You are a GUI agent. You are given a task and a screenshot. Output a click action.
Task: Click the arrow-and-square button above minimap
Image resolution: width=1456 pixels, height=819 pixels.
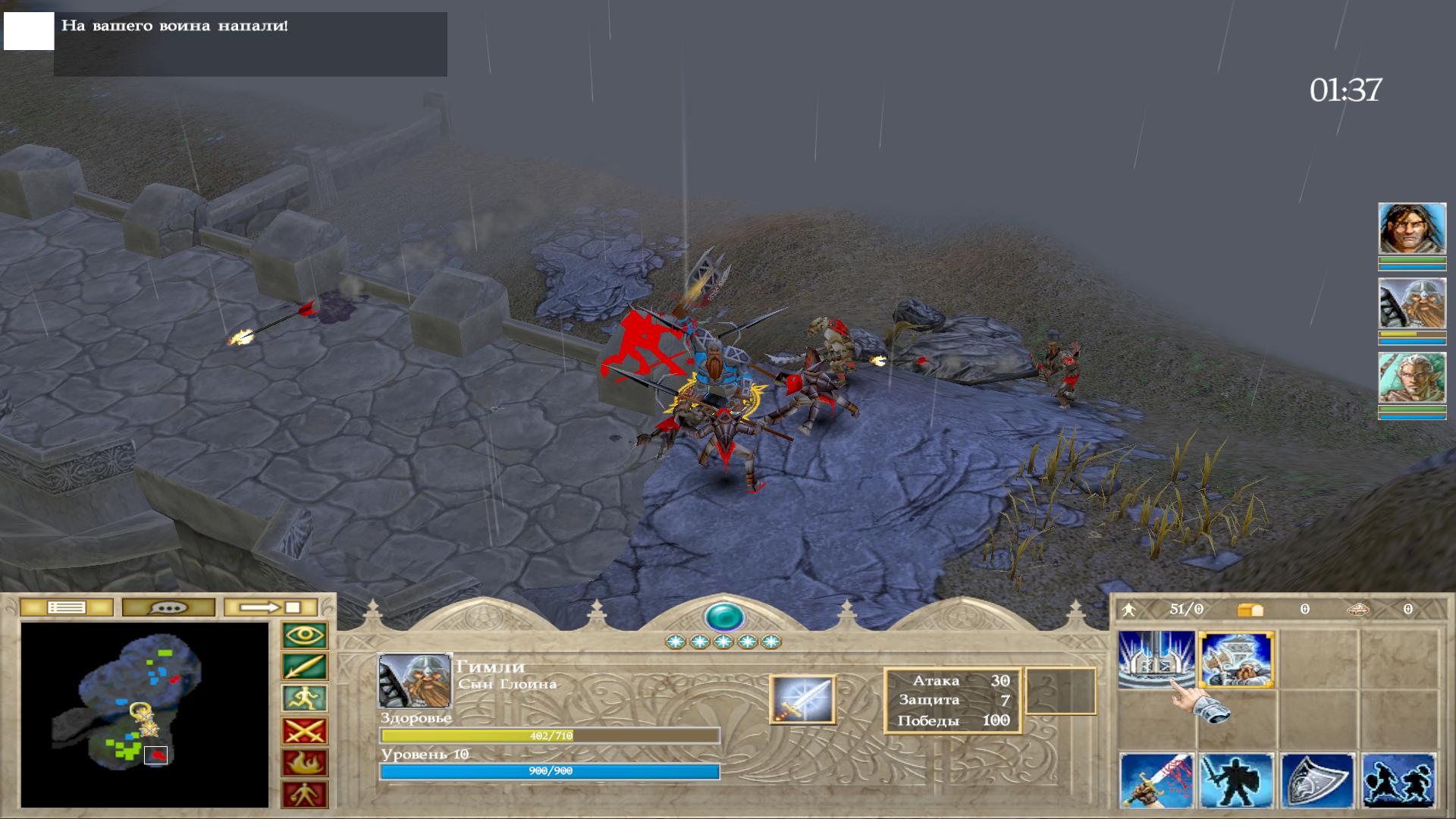click(x=271, y=607)
